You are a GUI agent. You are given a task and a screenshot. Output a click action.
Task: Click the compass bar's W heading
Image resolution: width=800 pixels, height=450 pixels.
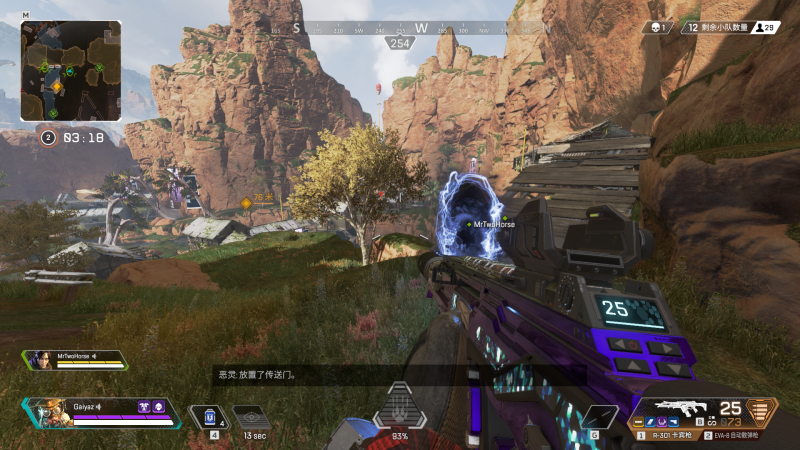click(x=421, y=28)
